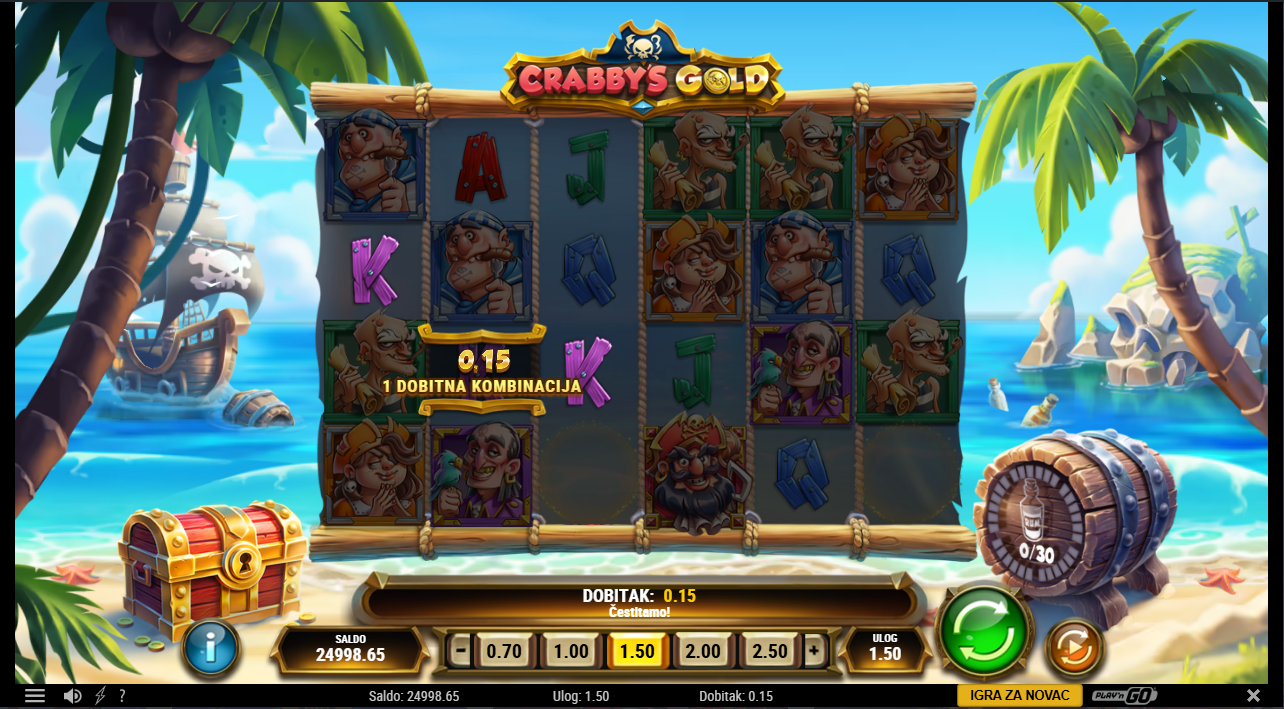
Task: Toggle the lightning fast play option
Action: (100, 696)
